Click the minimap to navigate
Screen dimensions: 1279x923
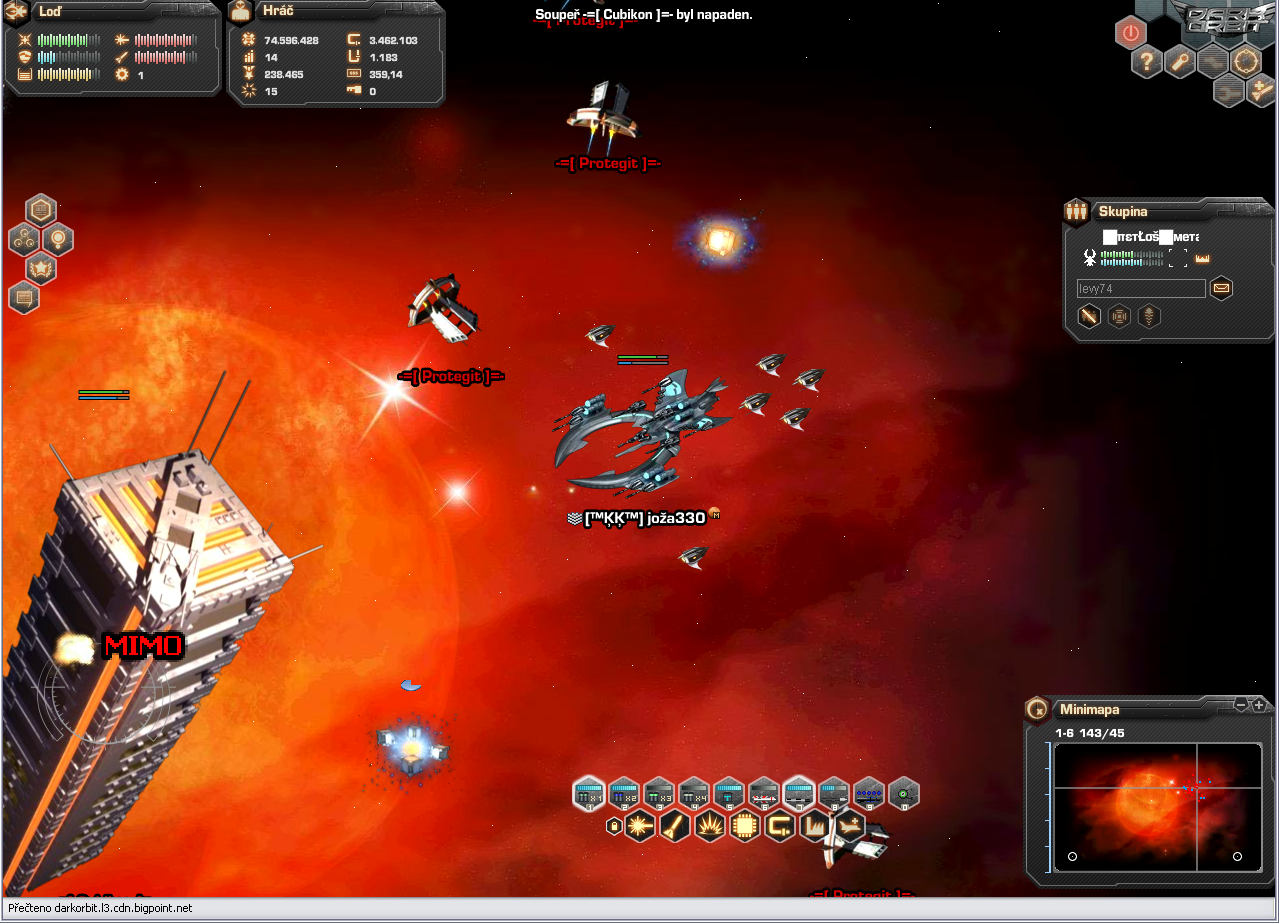(x=1154, y=806)
